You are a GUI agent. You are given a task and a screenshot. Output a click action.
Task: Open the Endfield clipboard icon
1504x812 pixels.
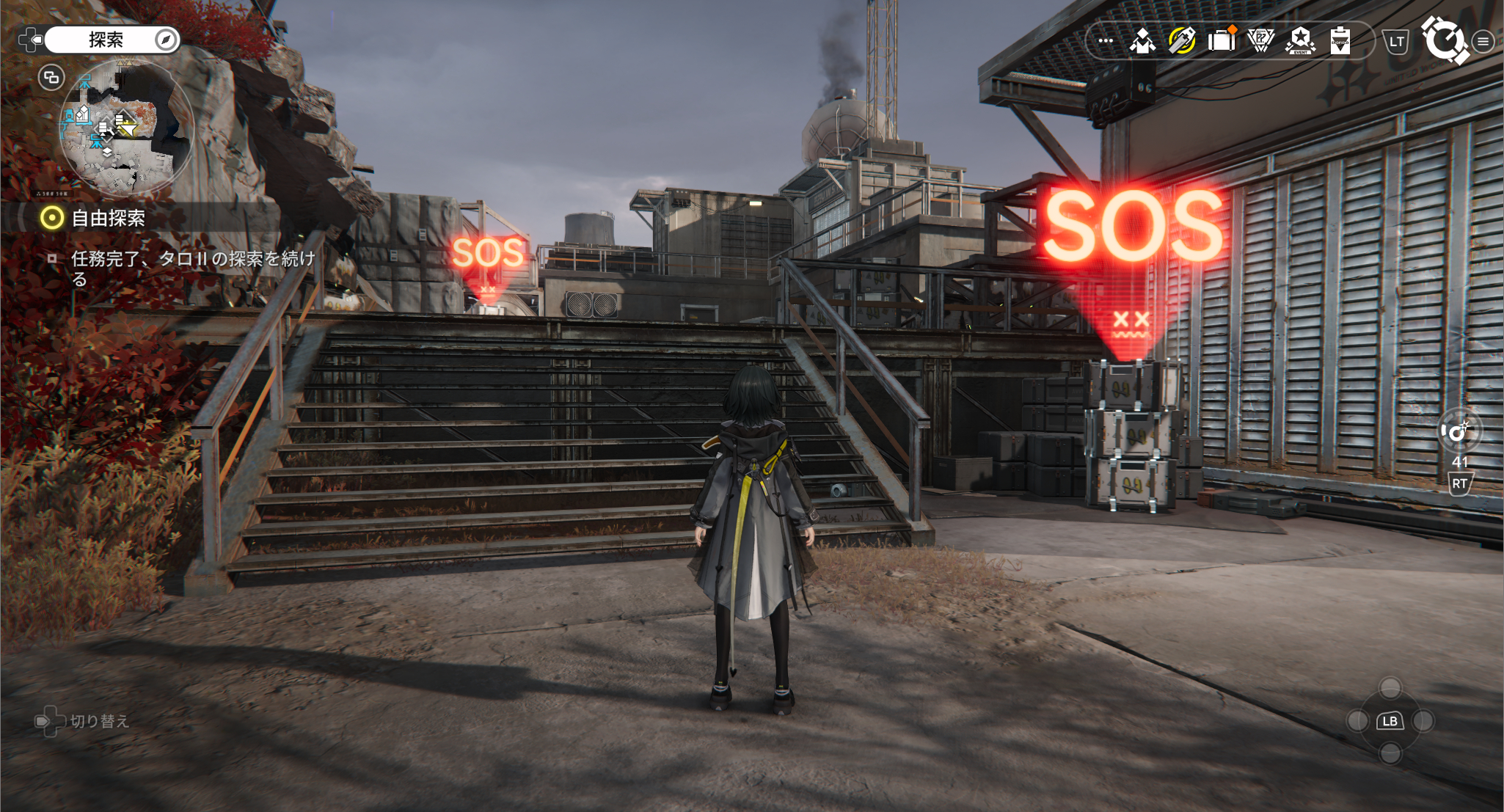coord(1340,40)
